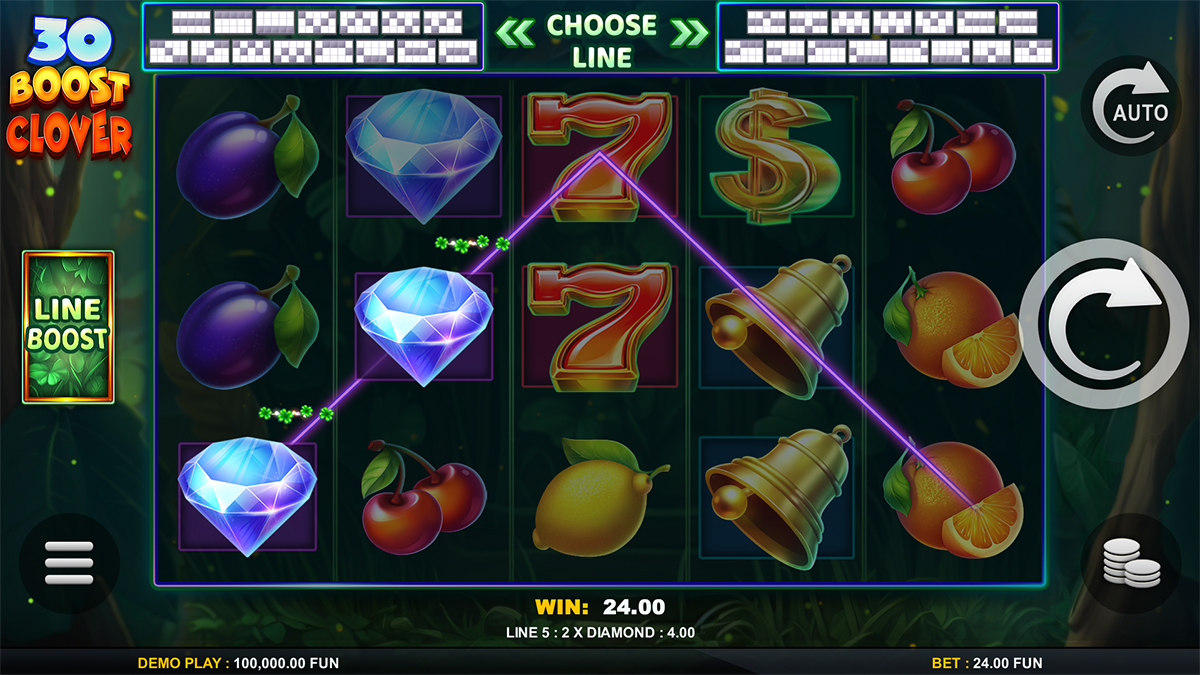Image resolution: width=1200 pixels, height=675 pixels.
Task: Activate the Line Boost card
Action: point(68,327)
